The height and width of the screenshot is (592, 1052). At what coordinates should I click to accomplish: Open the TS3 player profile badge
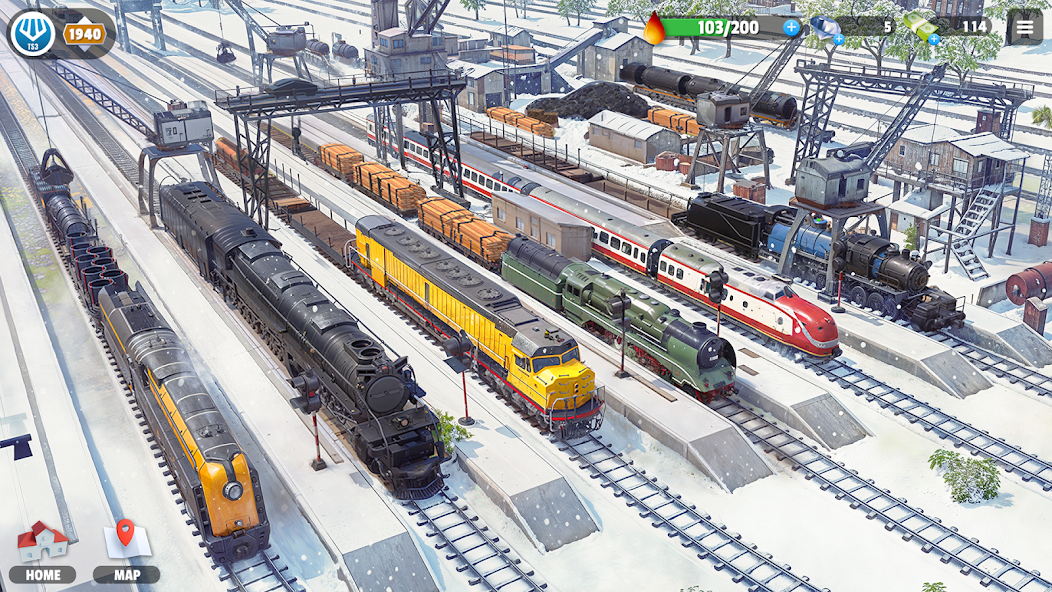click(x=32, y=34)
